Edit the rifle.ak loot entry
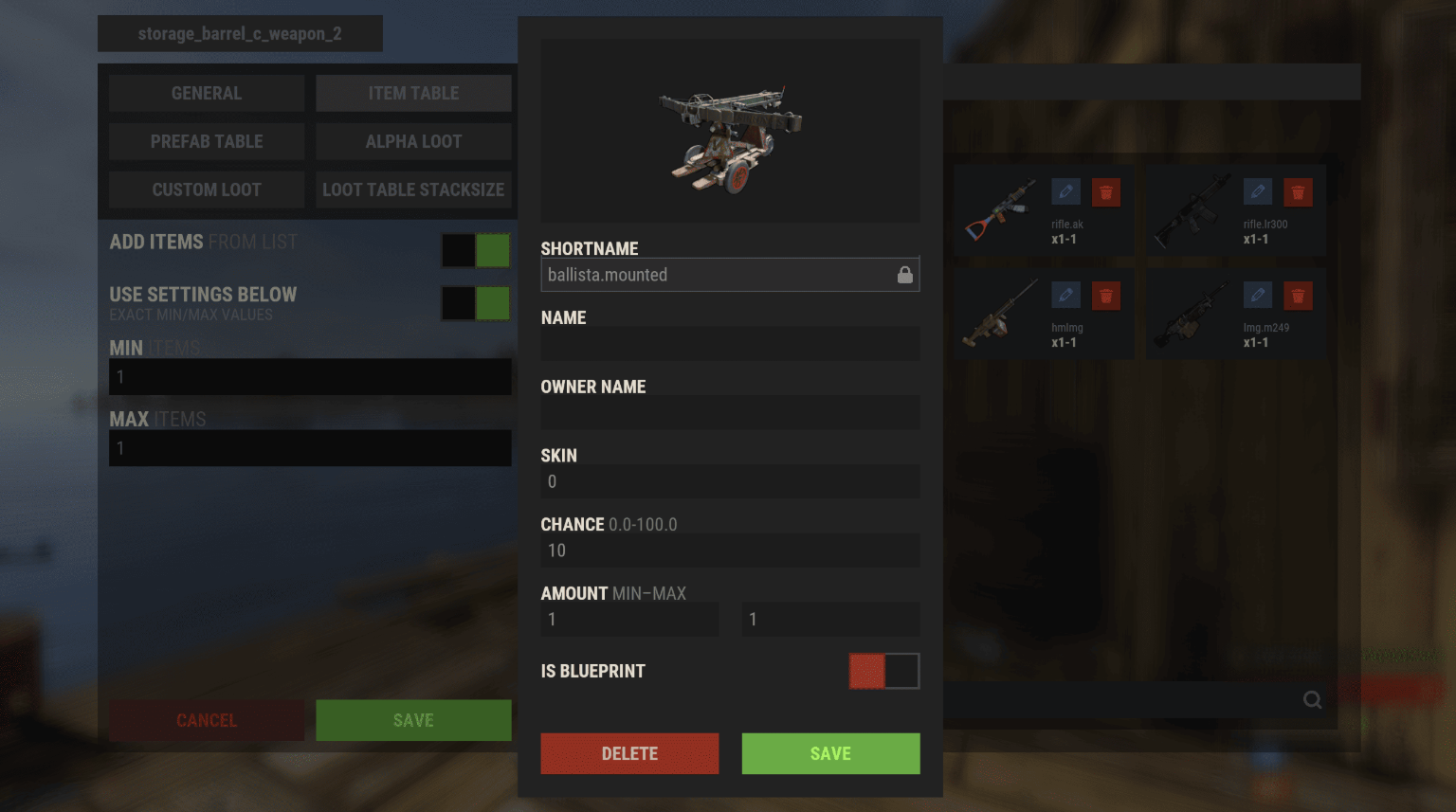Screen dimensions: 1456x812 point(1065,192)
